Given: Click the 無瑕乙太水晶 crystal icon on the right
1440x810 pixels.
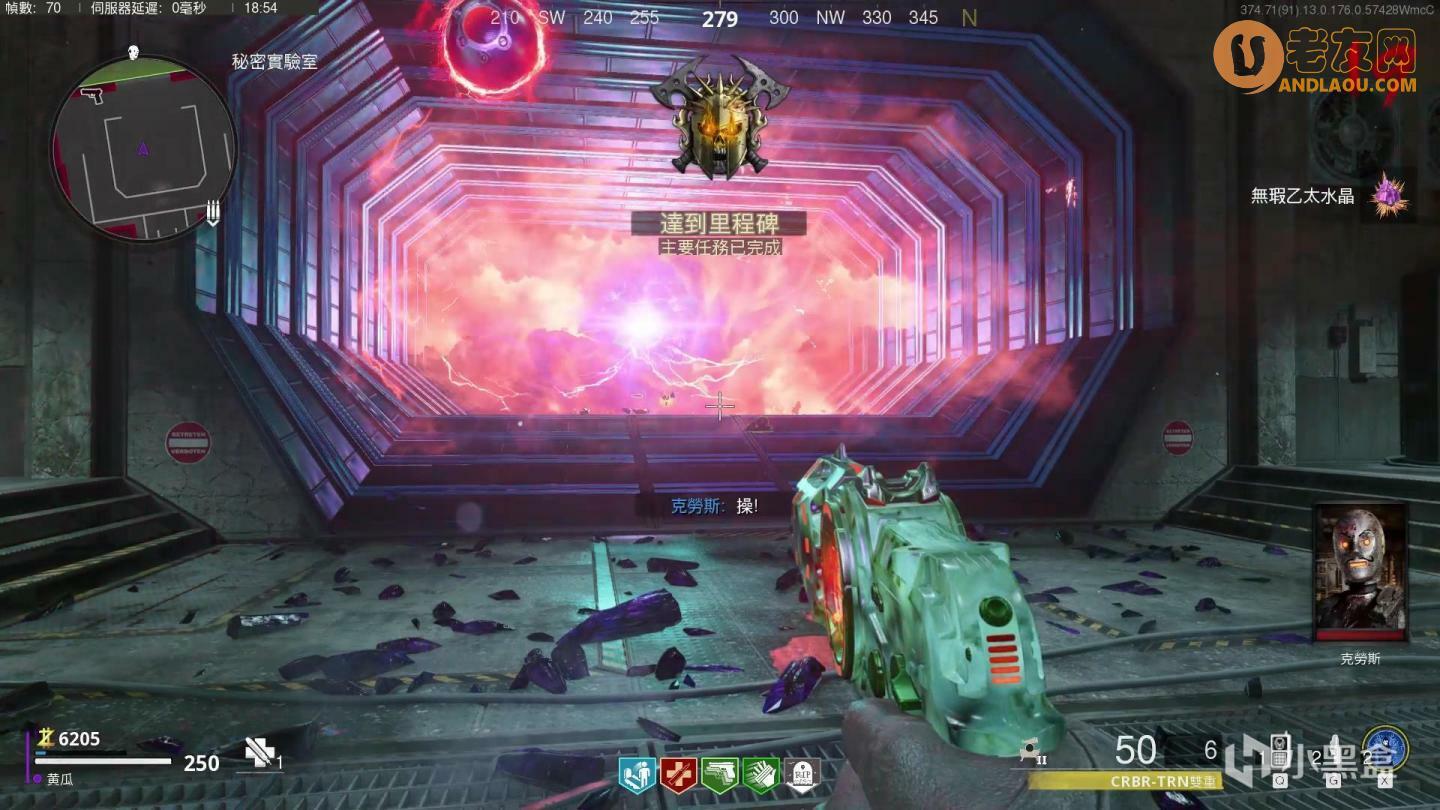Looking at the screenshot, I should tap(1390, 197).
